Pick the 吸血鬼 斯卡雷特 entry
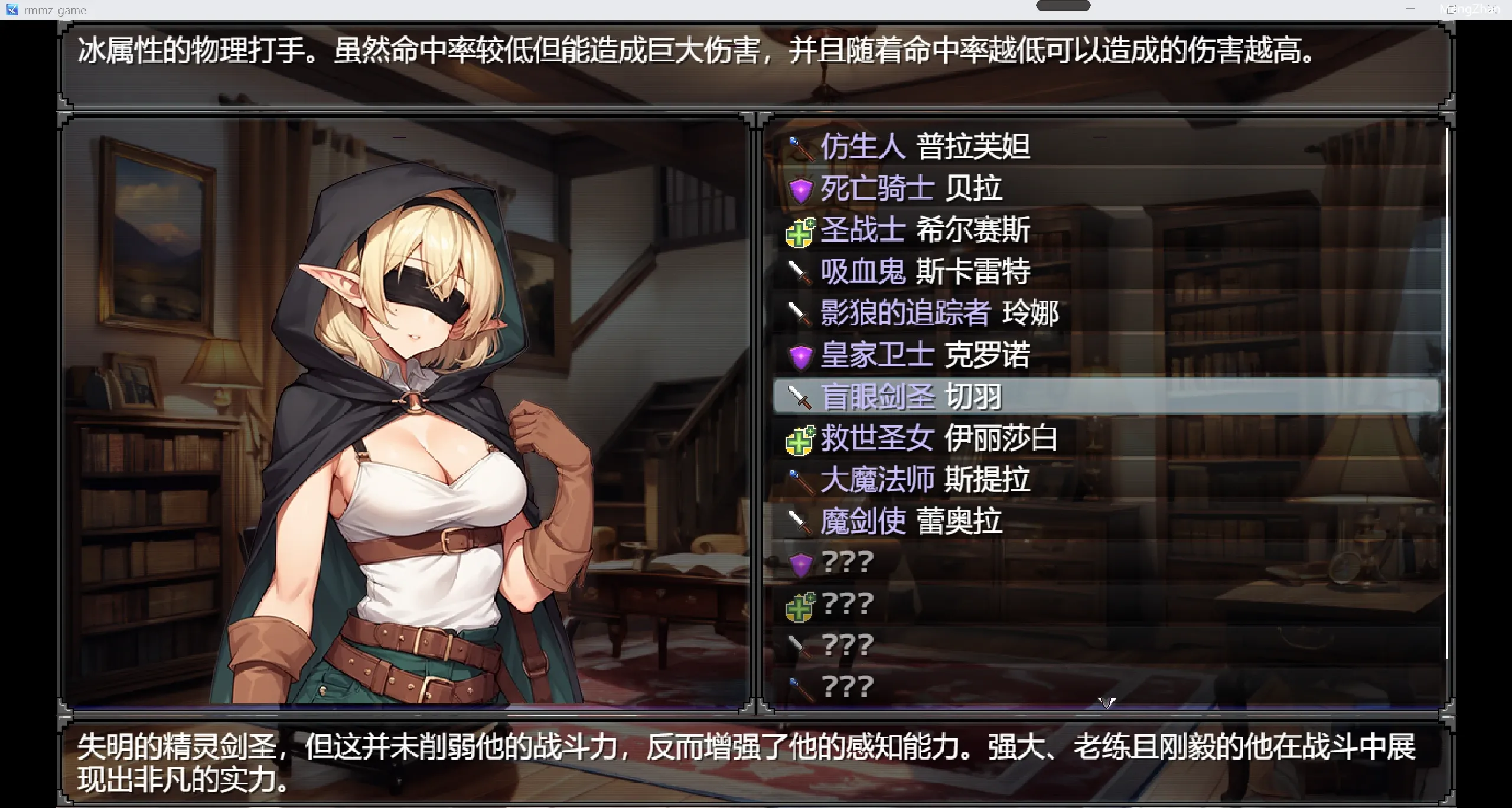Viewport: 1512px width, 808px height. click(x=925, y=272)
